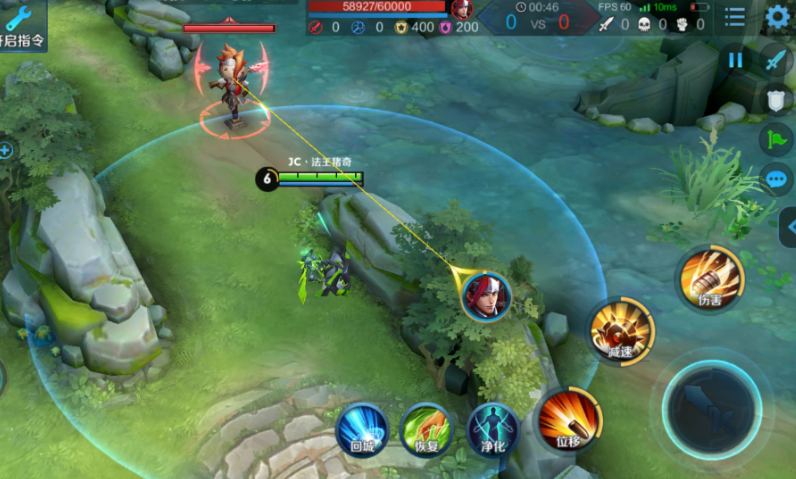Use the 回城 recall ability
796x479 pixels.
[362, 430]
